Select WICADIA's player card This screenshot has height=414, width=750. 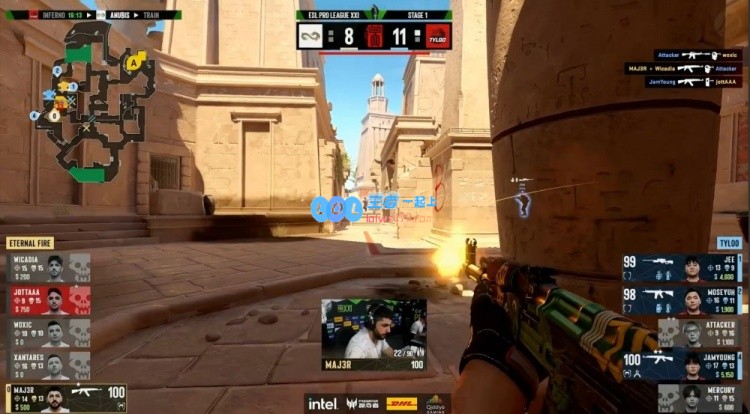click(49, 268)
